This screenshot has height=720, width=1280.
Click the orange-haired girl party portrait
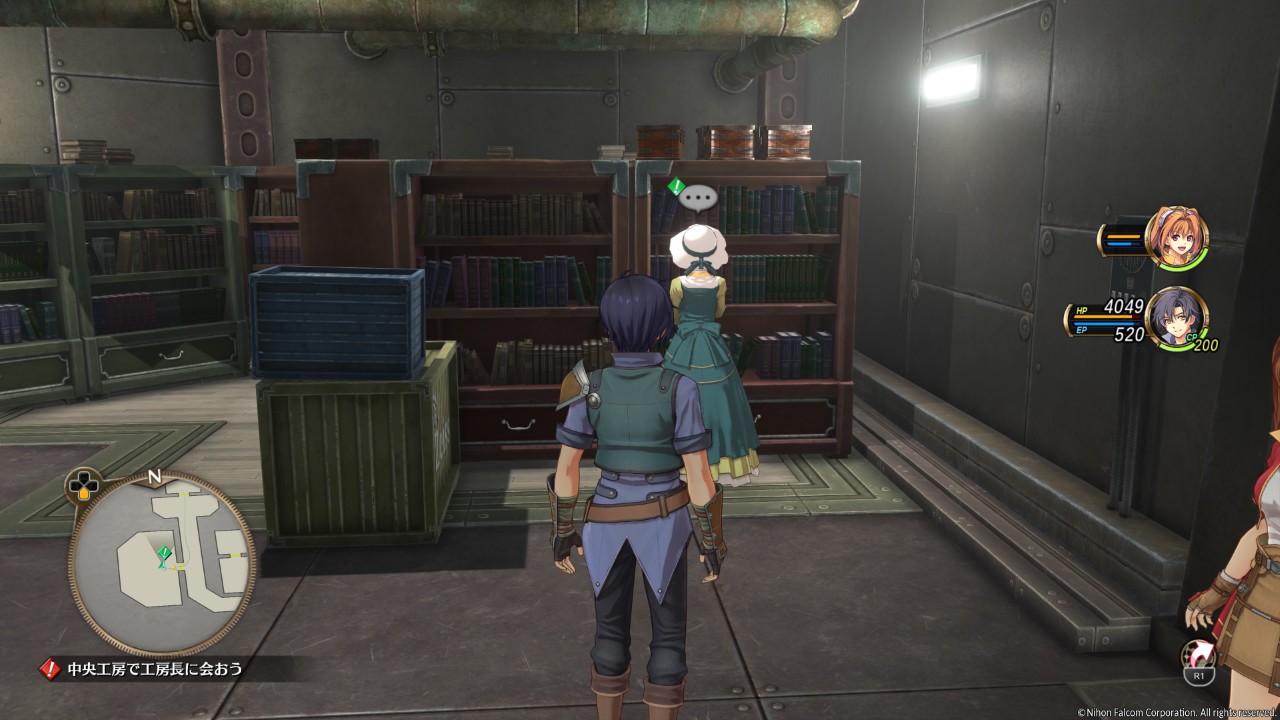[x=1176, y=238]
